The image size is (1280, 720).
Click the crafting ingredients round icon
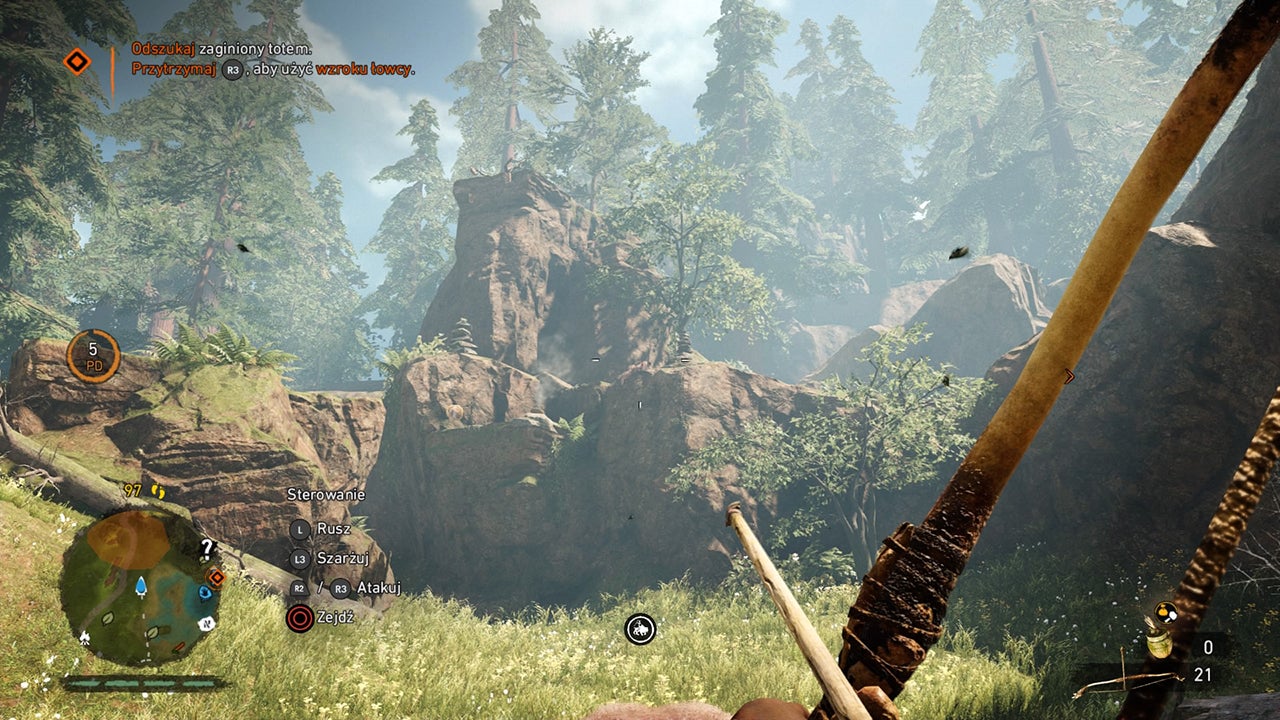1164,612
